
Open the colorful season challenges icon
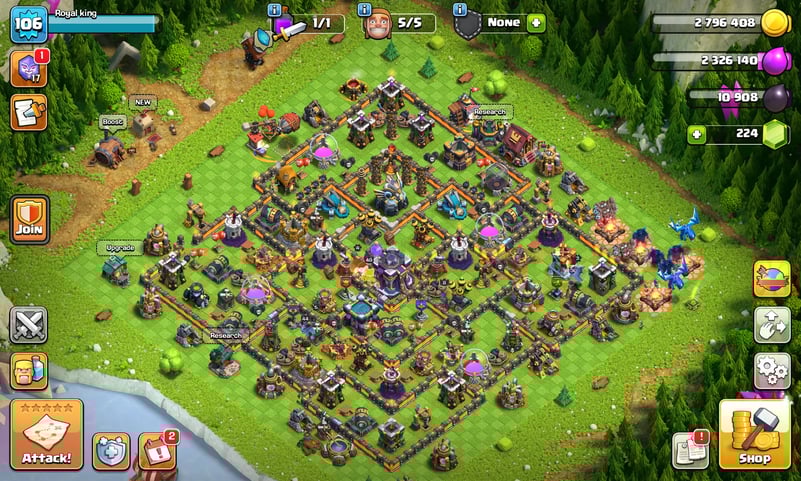[x=771, y=279]
